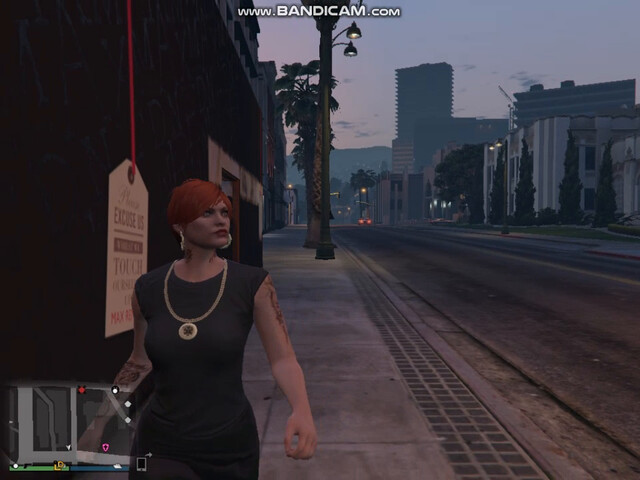Screen dimensions: 640x480
Task: Select the yellow mission marker on minimap
Action: click(x=59, y=465)
